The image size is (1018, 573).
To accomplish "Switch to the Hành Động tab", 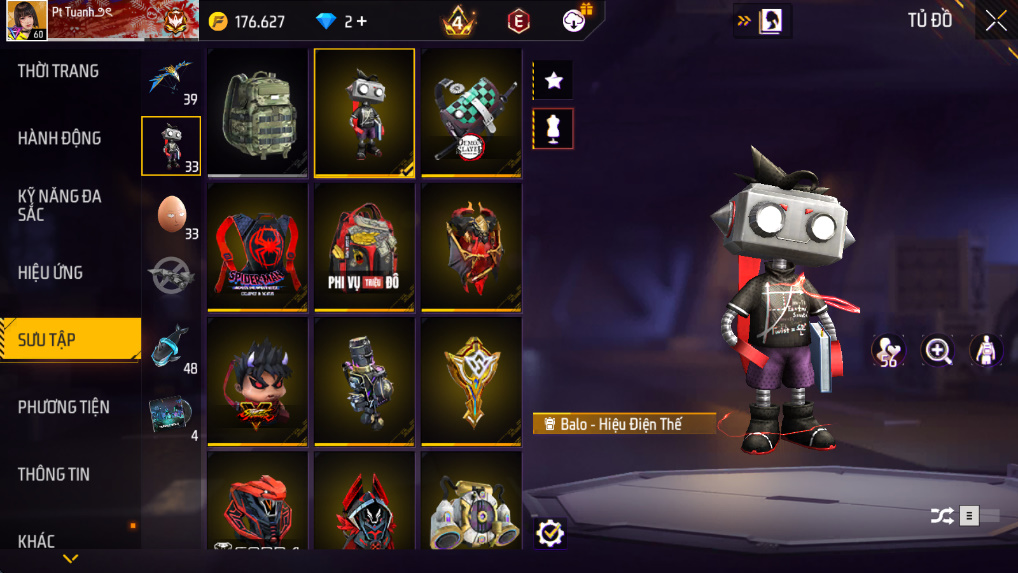I will click(x=59, y=138).
